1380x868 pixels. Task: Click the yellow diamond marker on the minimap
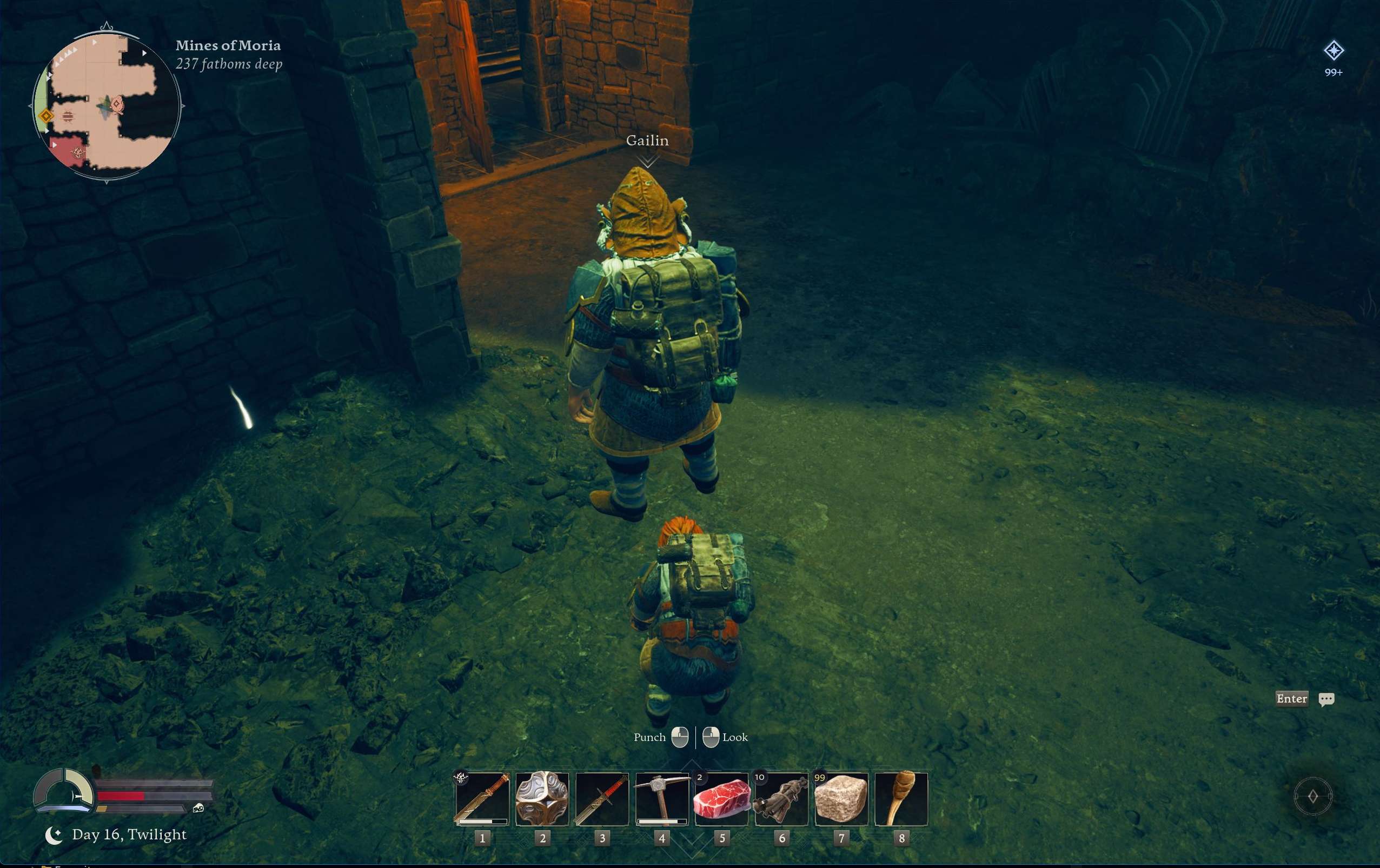[x=46, y=116]
